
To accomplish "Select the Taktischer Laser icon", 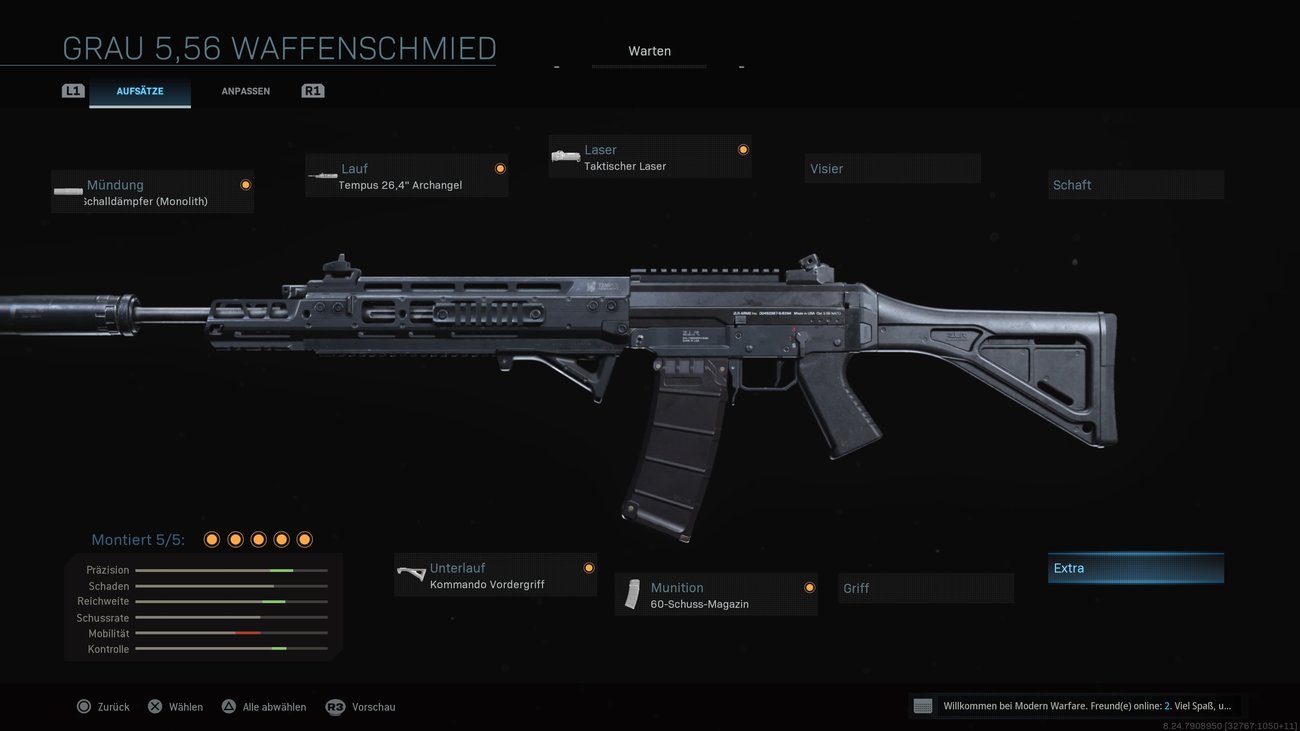I will (x=566, y=156).
